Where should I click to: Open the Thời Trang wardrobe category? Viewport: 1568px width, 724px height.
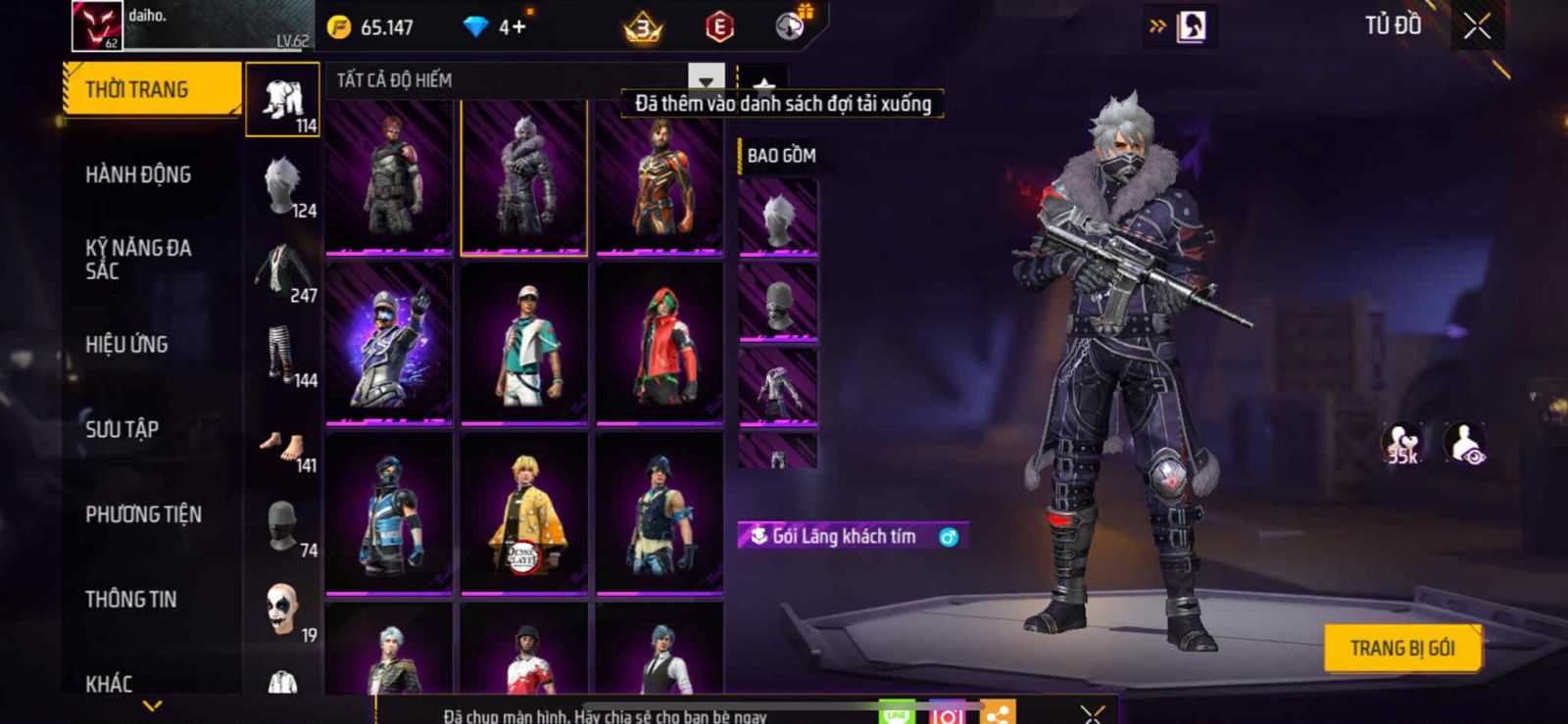pyautogui.click(x=151, y=89)
